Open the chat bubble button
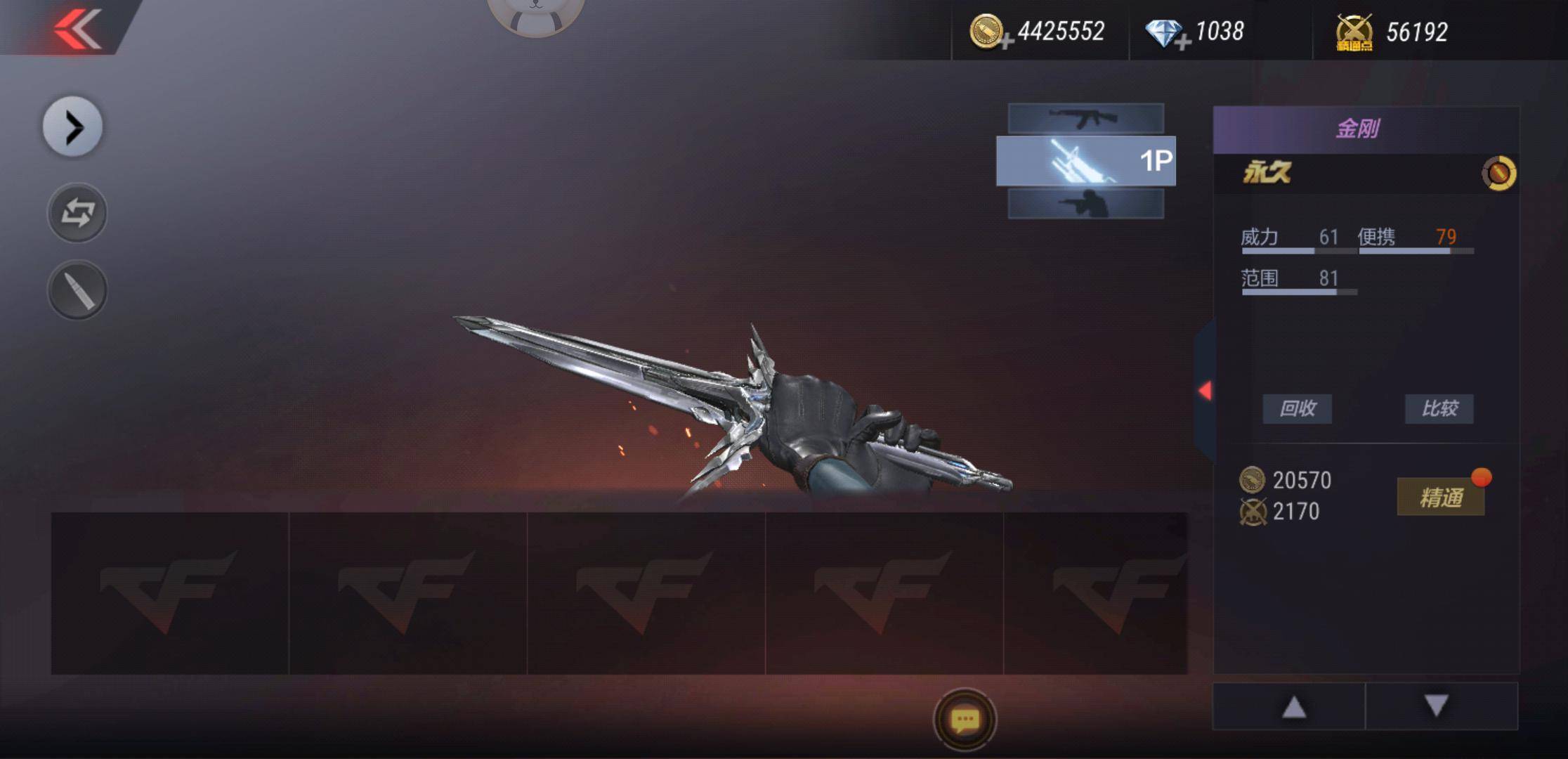Viewport: 1568px width, 759px height. 965,720
